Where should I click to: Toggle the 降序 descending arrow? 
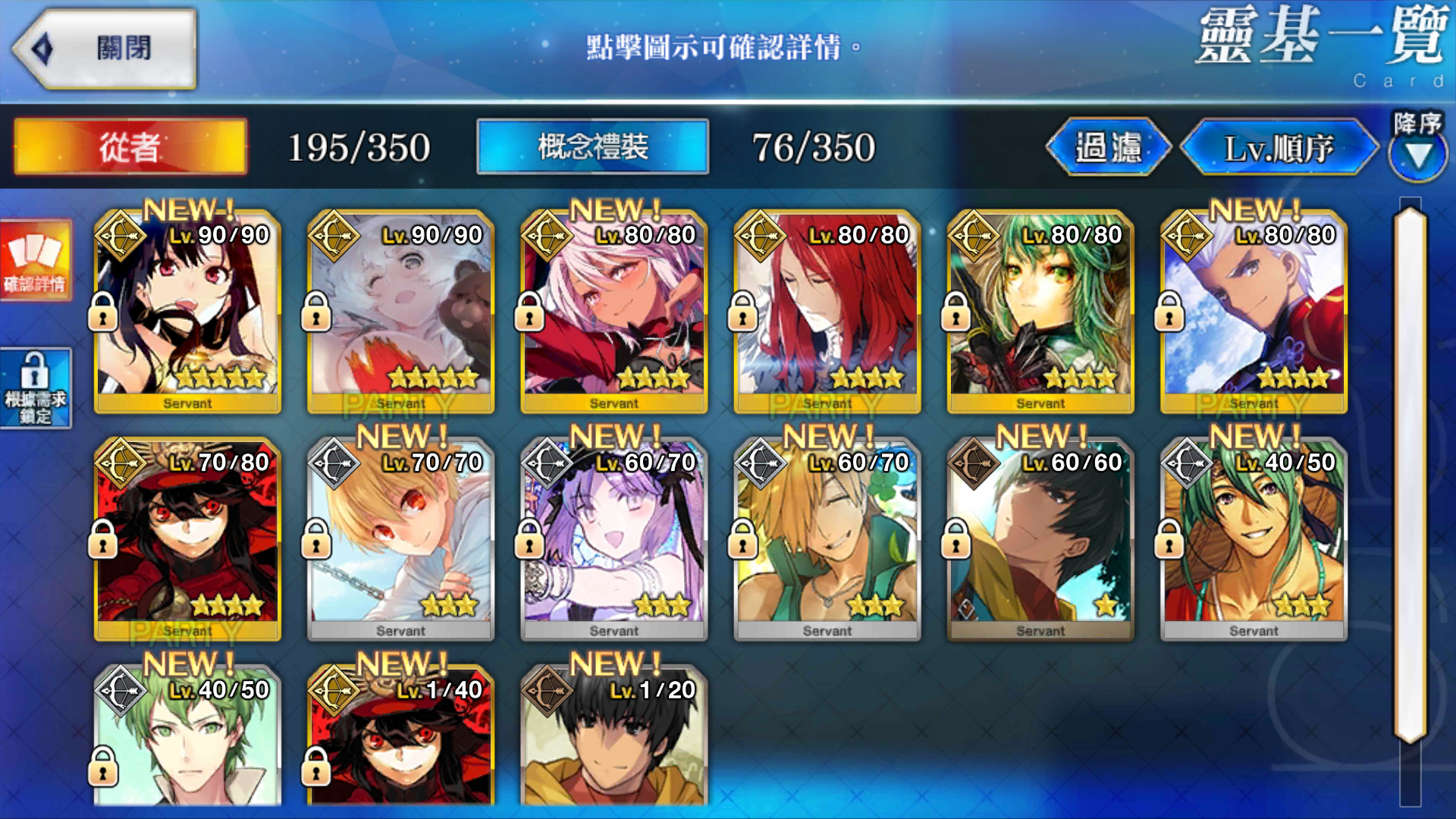point(1417,148)
